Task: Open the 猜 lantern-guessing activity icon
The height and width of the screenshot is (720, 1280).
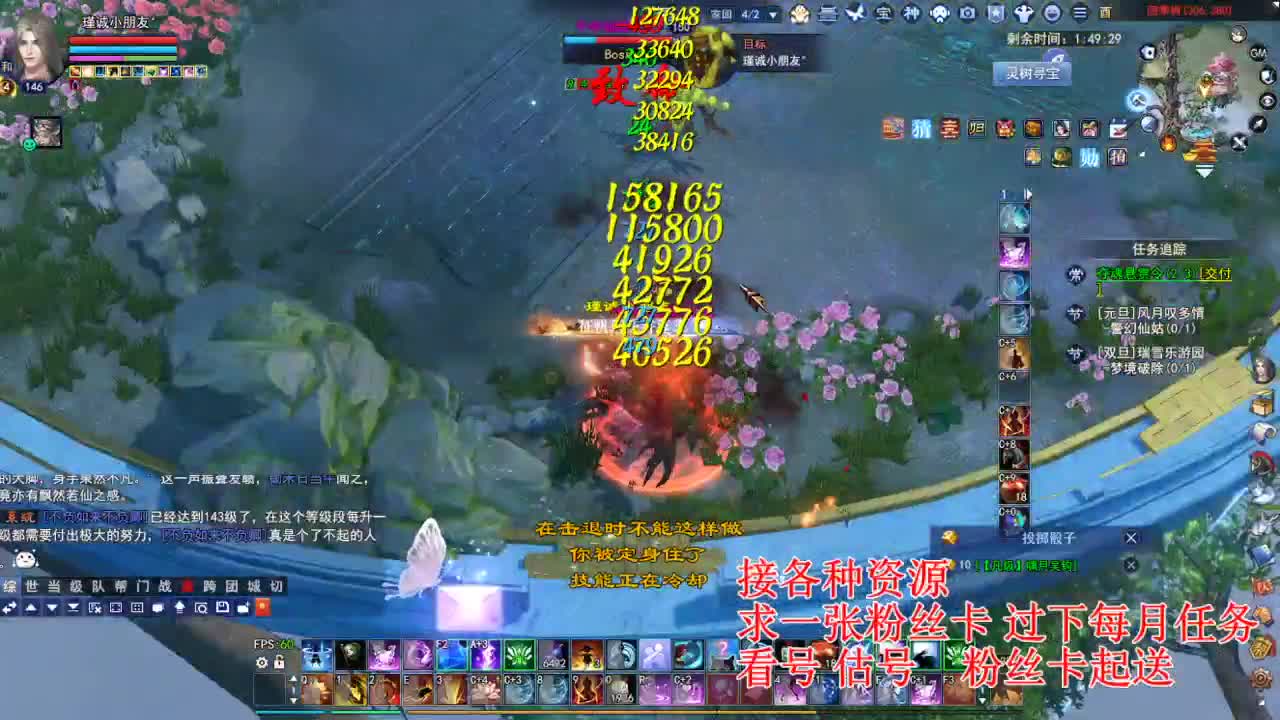Action: (920, 129)
